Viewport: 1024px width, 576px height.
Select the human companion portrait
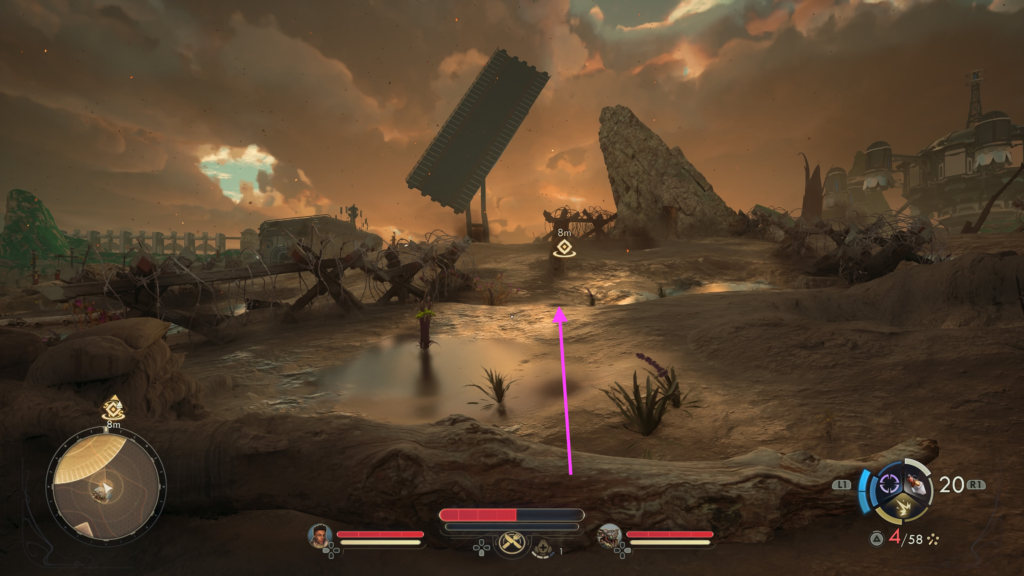320,537
